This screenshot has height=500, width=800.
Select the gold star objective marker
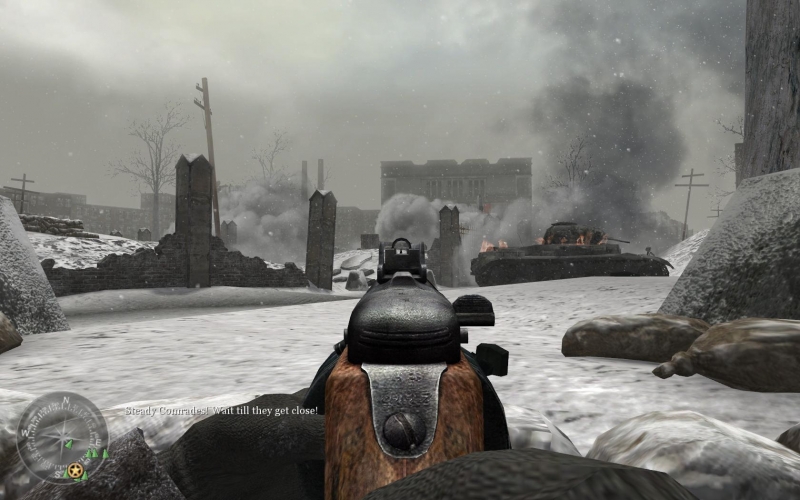[74, 470]
